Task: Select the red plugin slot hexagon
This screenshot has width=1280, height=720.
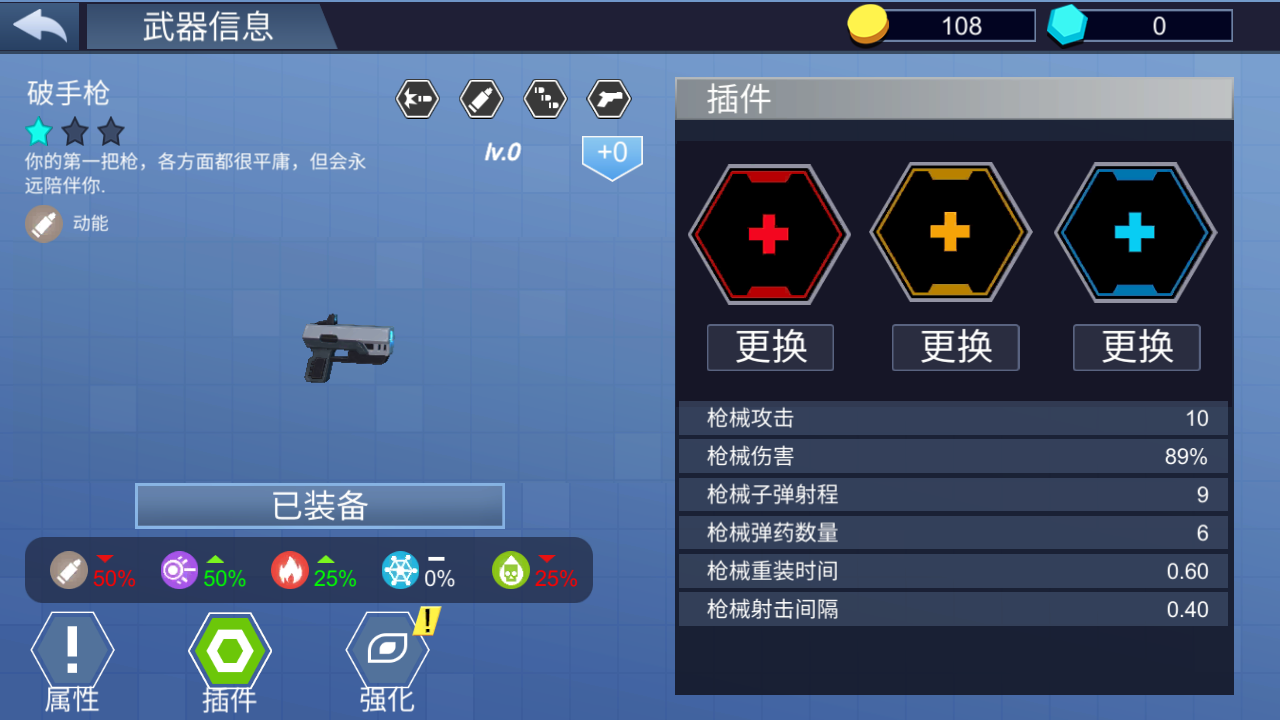Action: [x=770, y=233]
